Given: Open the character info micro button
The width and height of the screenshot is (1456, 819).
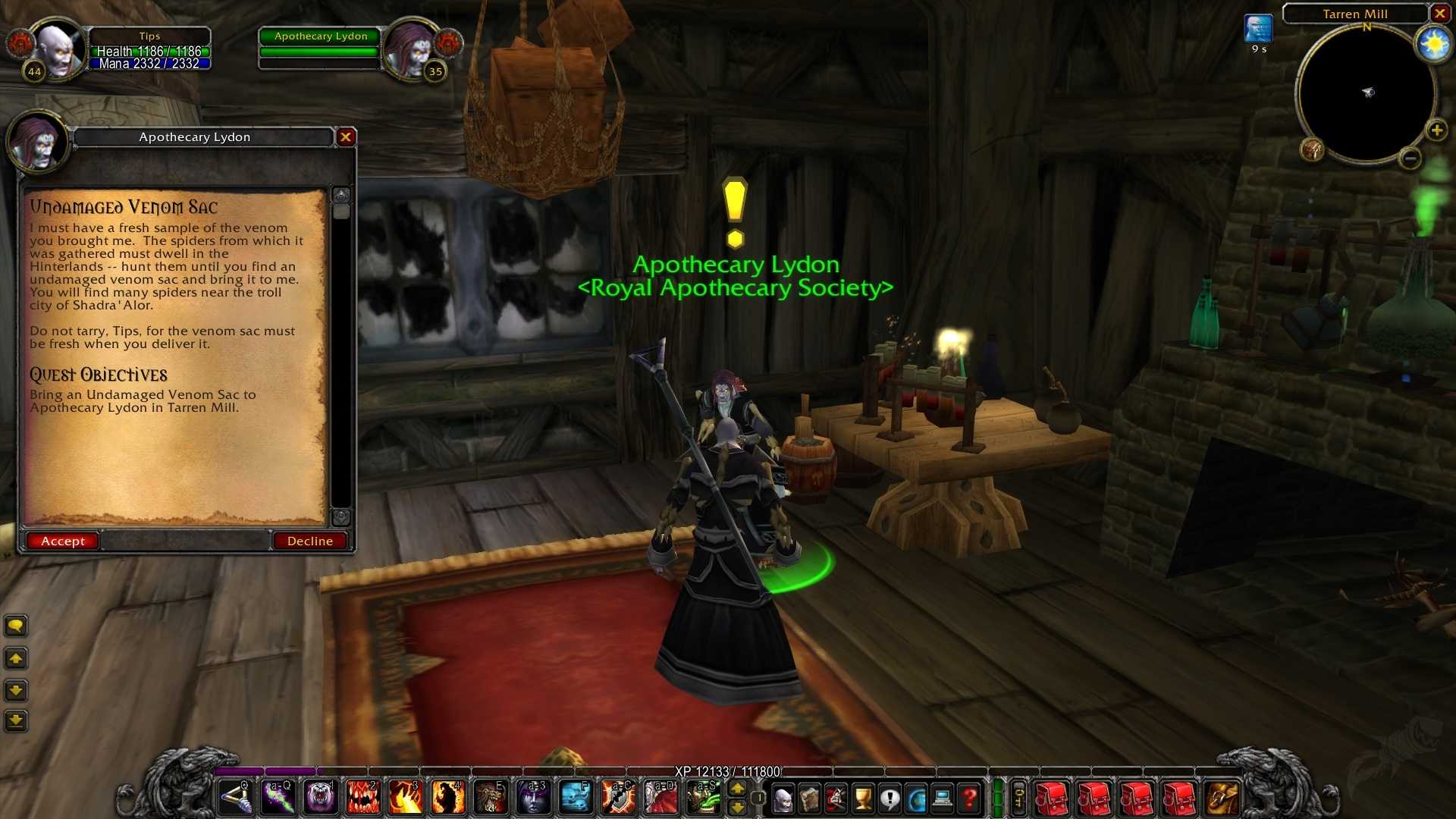Looking at the screenshot, I should coord(783,799).
